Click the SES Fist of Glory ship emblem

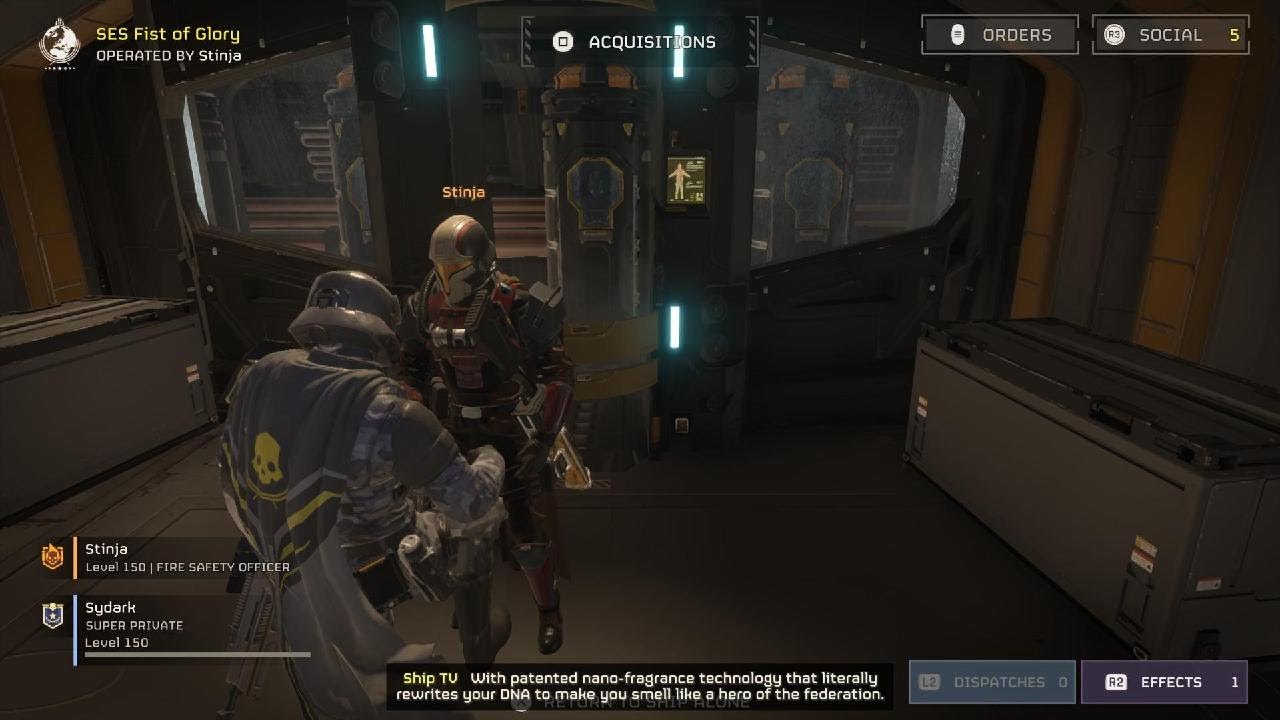coord(59,43)
